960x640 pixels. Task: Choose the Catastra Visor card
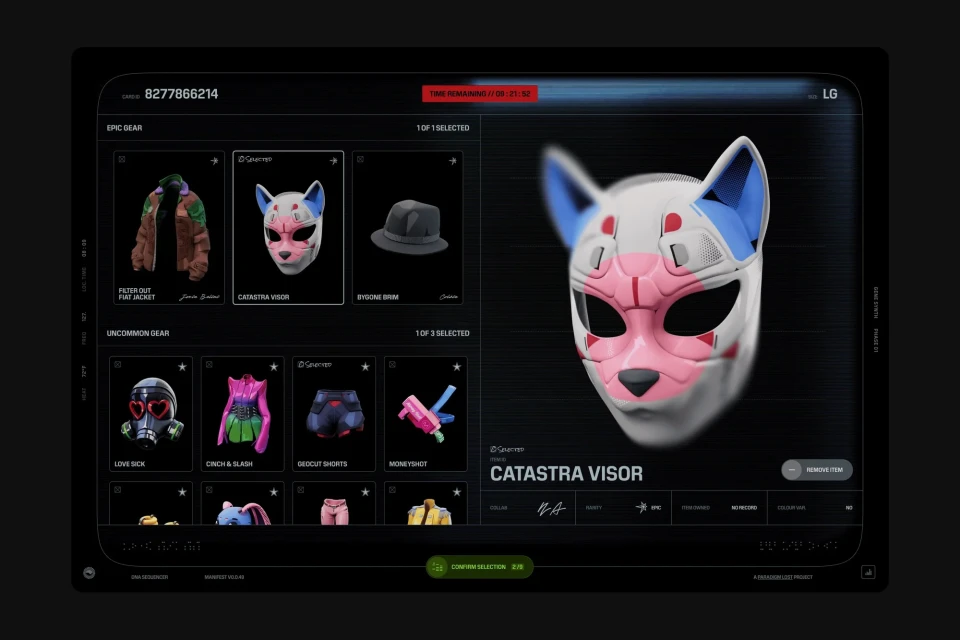(288, 228)
